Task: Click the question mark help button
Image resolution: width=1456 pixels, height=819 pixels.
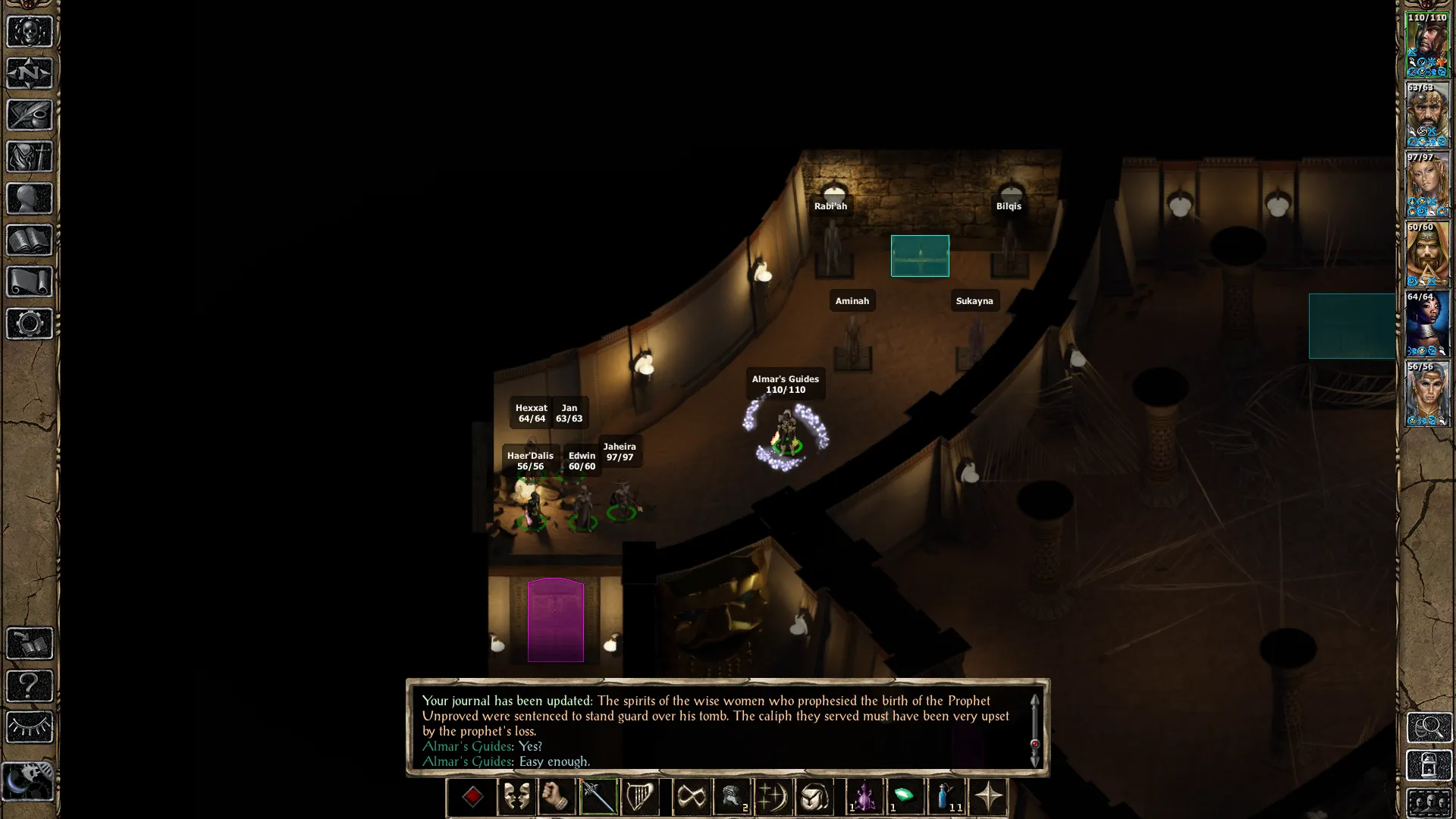Action: [30, 686]
